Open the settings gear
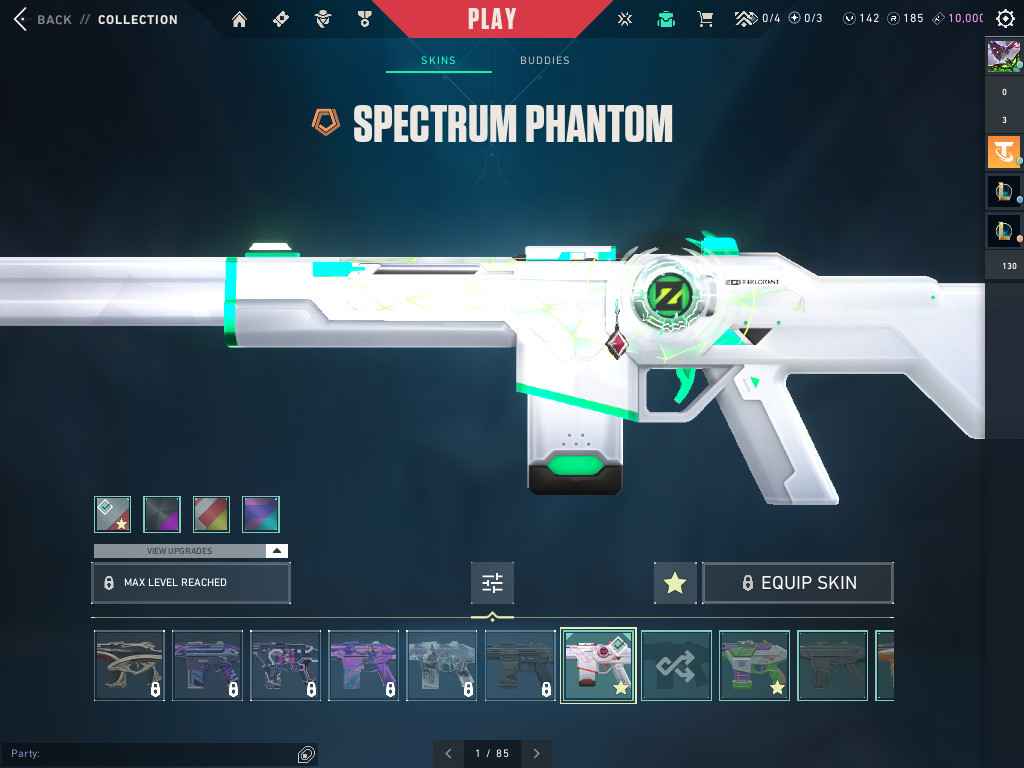This screenshot has height=768, width=1024. [x=1005, y=19]
